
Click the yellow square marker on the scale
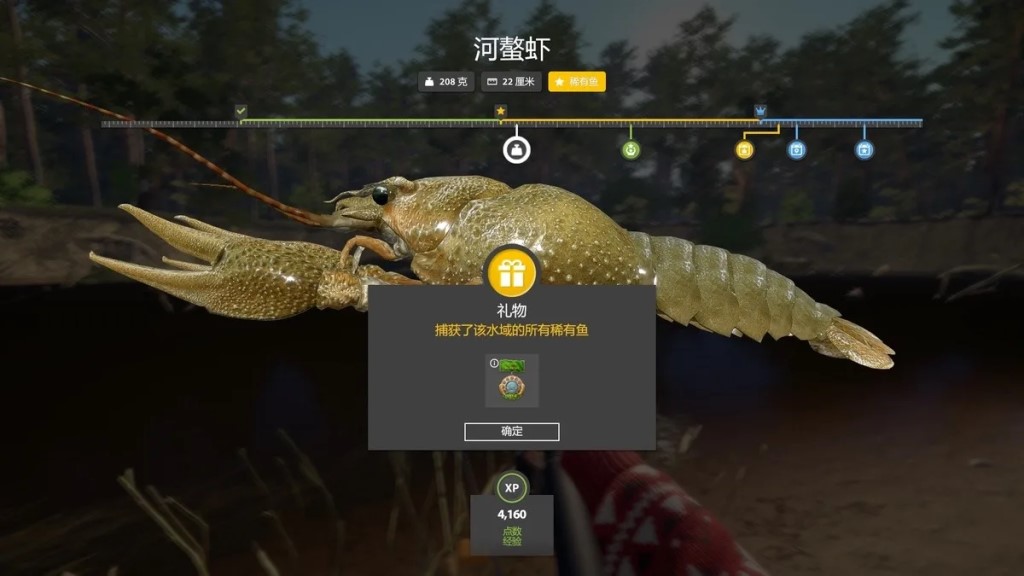tap(744, 150)
